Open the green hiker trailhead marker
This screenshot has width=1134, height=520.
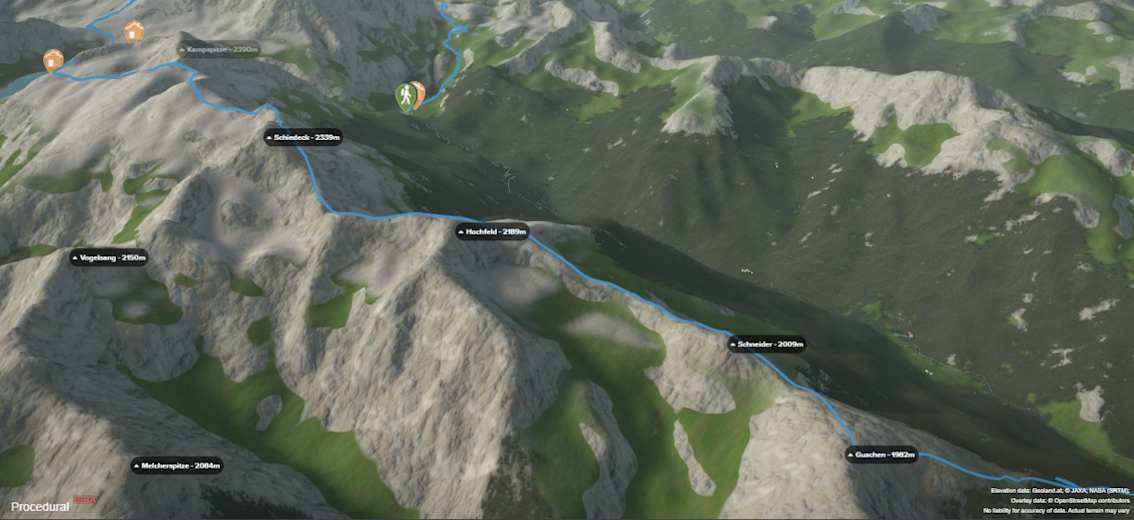pyautogui.click(x=406, y=96)
